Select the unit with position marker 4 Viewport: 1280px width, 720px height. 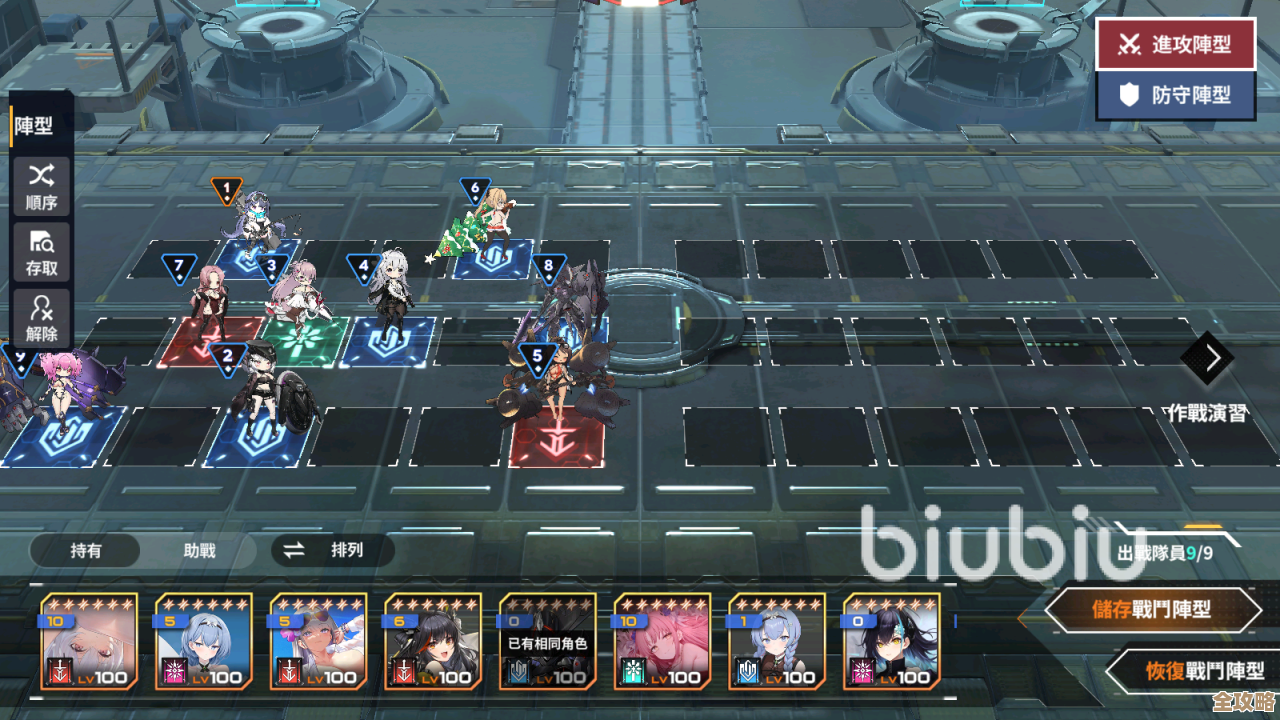(388, 300)
